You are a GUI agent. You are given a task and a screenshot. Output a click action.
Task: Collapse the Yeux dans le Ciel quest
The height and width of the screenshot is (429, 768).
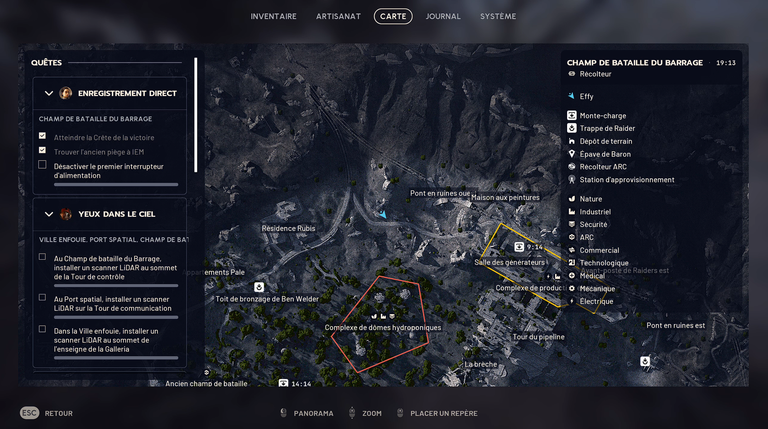click(50, 214)
